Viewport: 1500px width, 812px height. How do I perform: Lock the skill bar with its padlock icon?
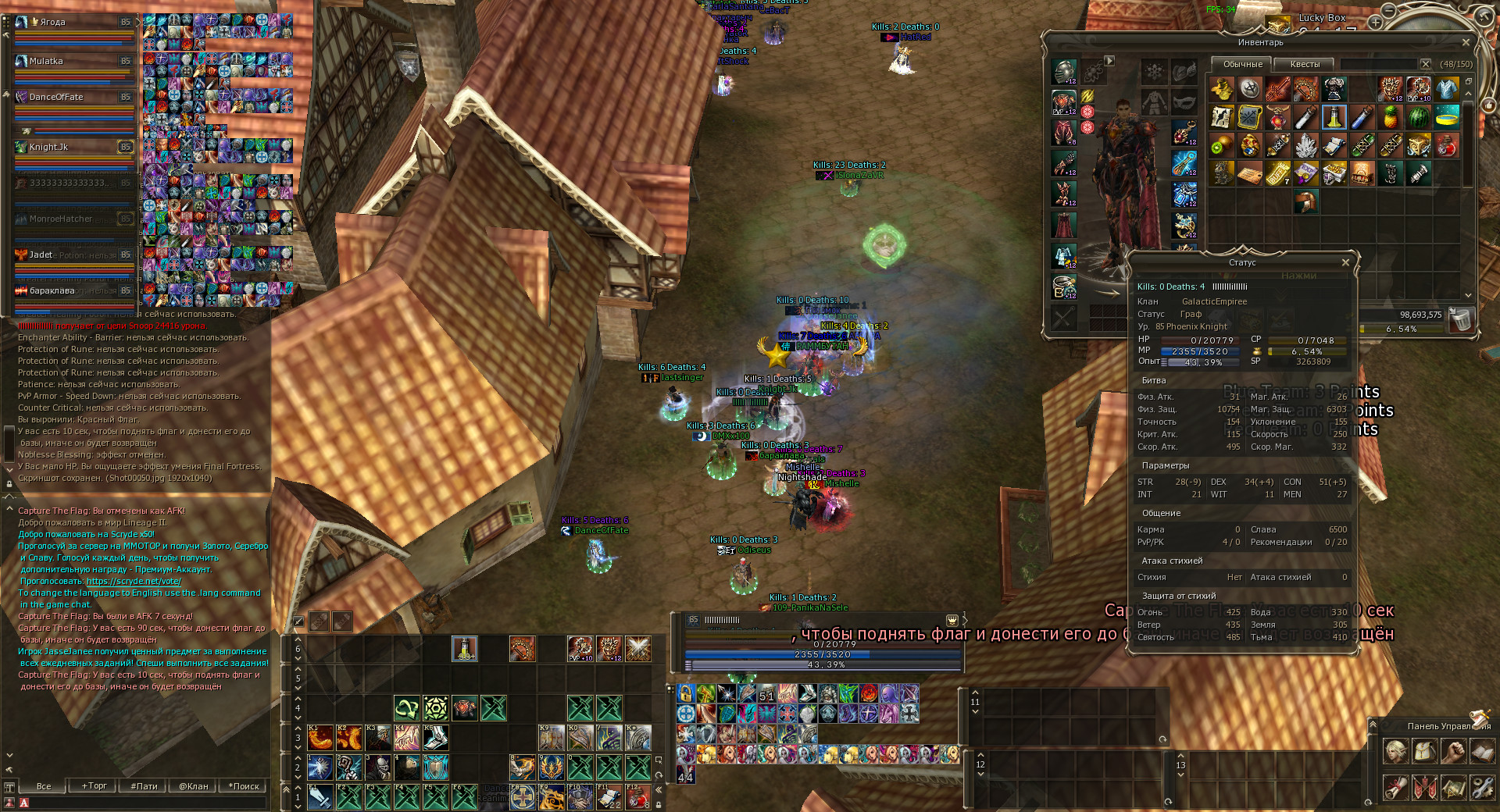coord(659,807)
